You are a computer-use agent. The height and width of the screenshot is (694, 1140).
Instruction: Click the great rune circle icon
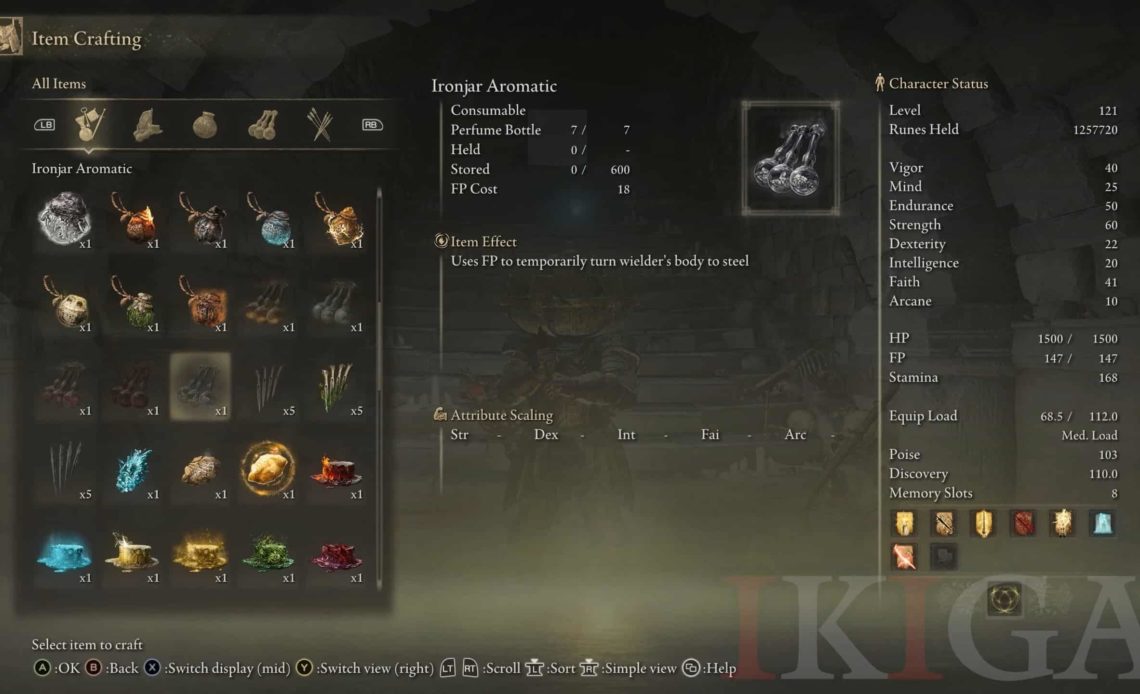1005,598
